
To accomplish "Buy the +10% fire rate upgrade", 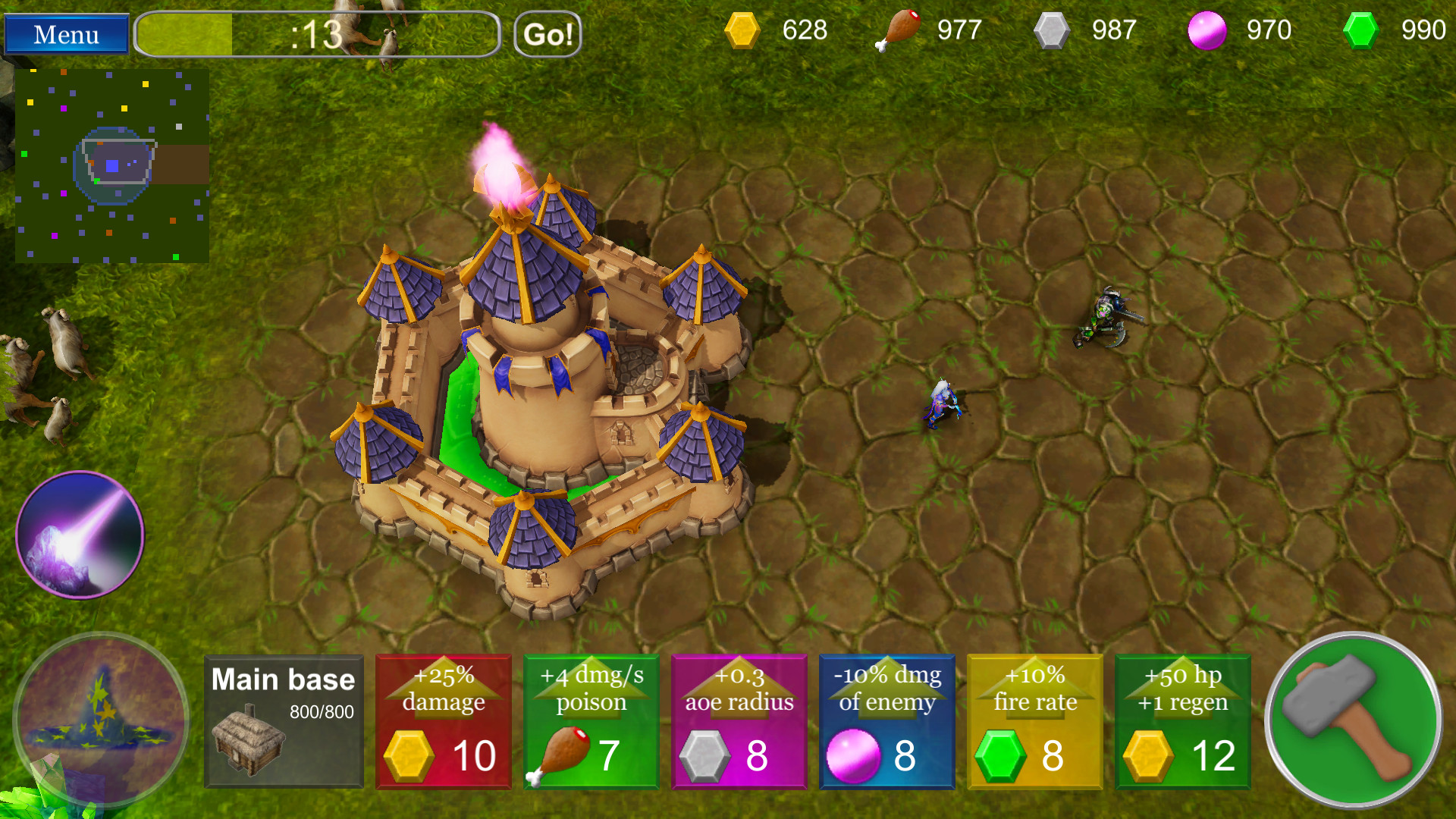I will tap(1034, 720).
